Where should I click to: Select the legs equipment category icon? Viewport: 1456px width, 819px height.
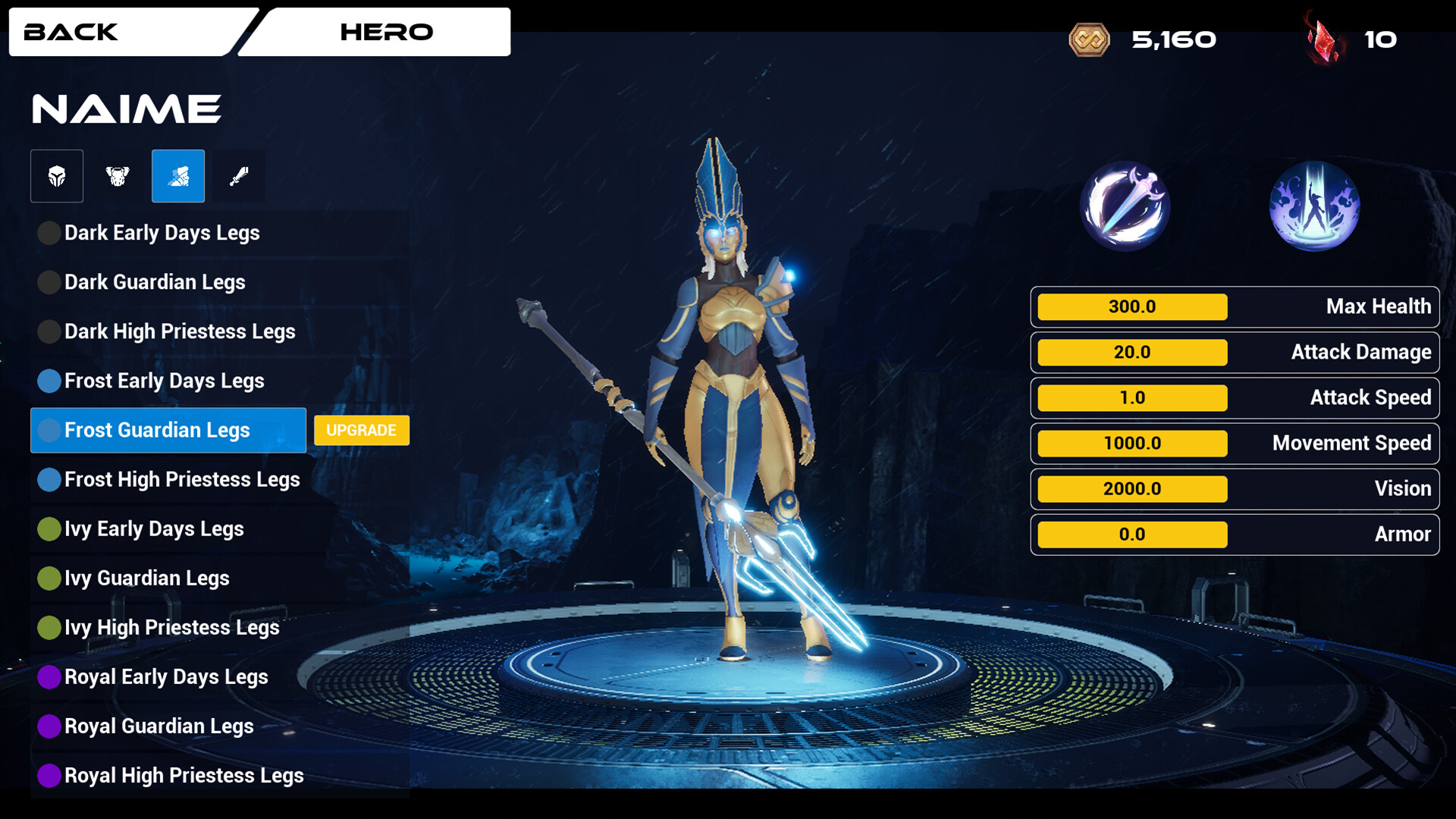[x=177, y=176]
